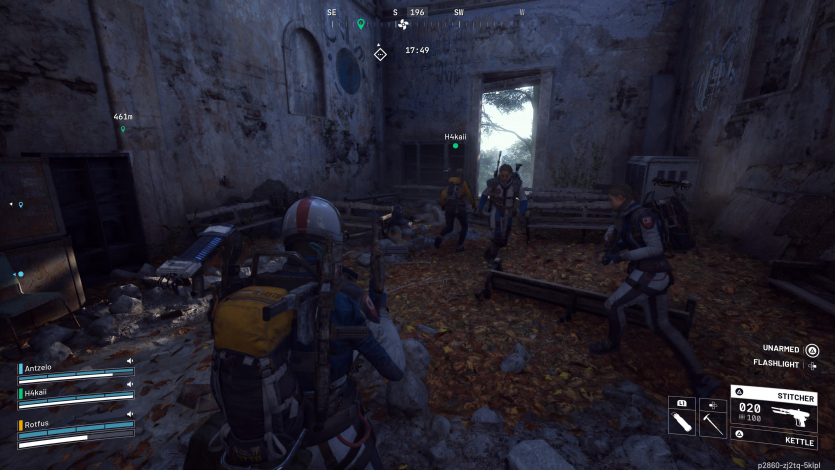Click the fan-shaped marker on the compass
The image size is (835, 470).
tap(403, 24)
